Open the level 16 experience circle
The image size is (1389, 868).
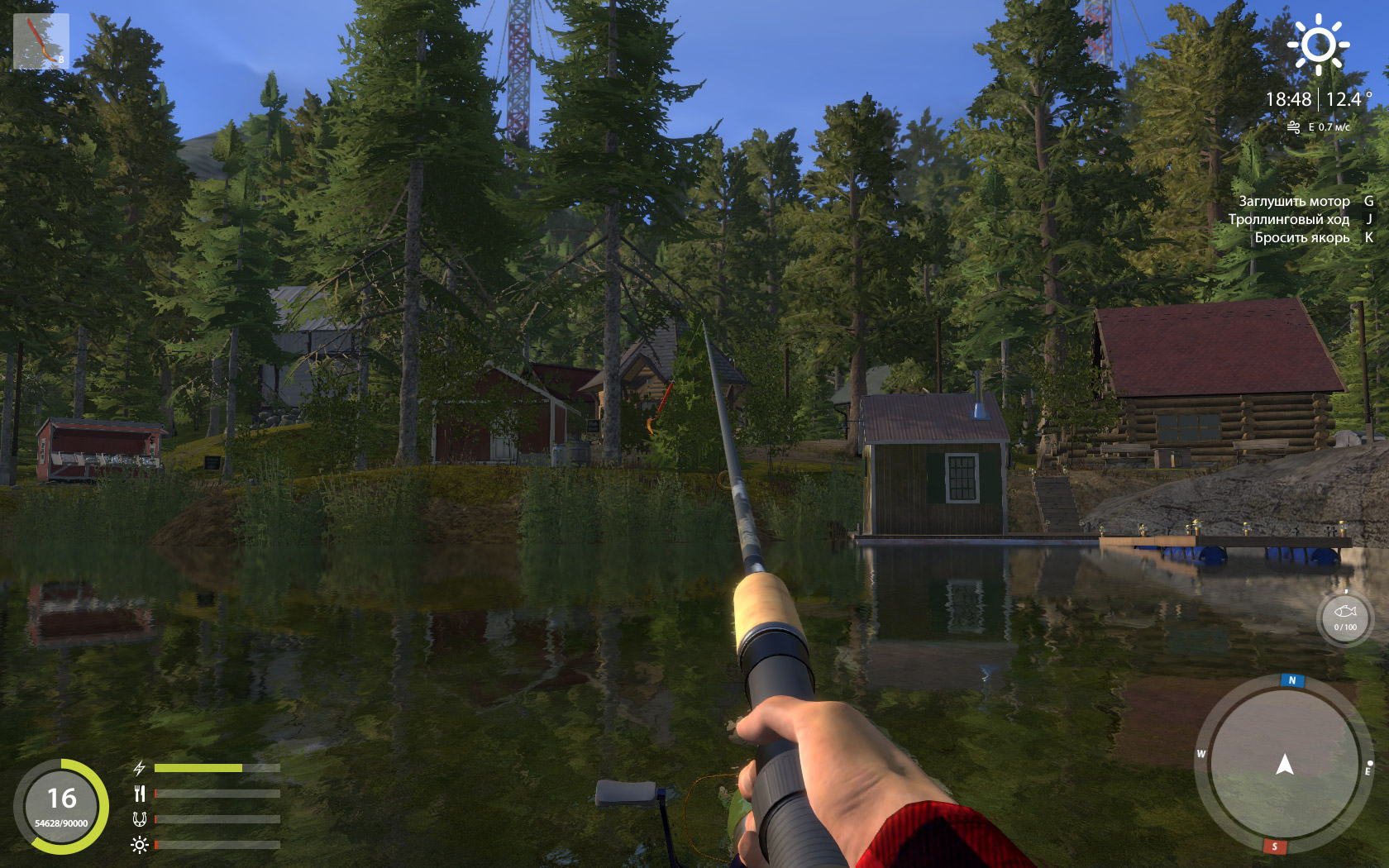point(61,806)
